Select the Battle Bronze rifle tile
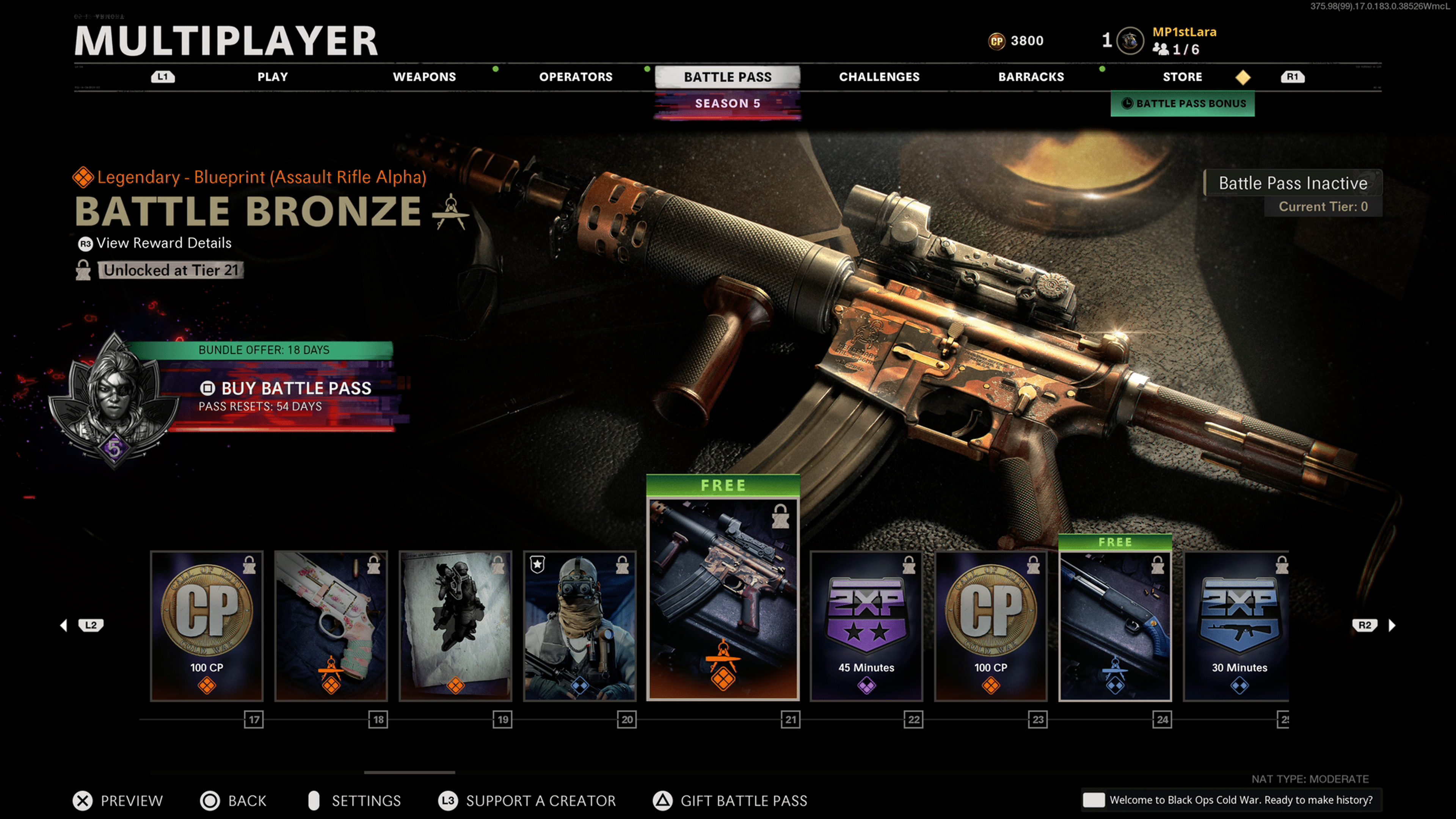Viewport: 1456px width, 819px height. tap(723, 599)
